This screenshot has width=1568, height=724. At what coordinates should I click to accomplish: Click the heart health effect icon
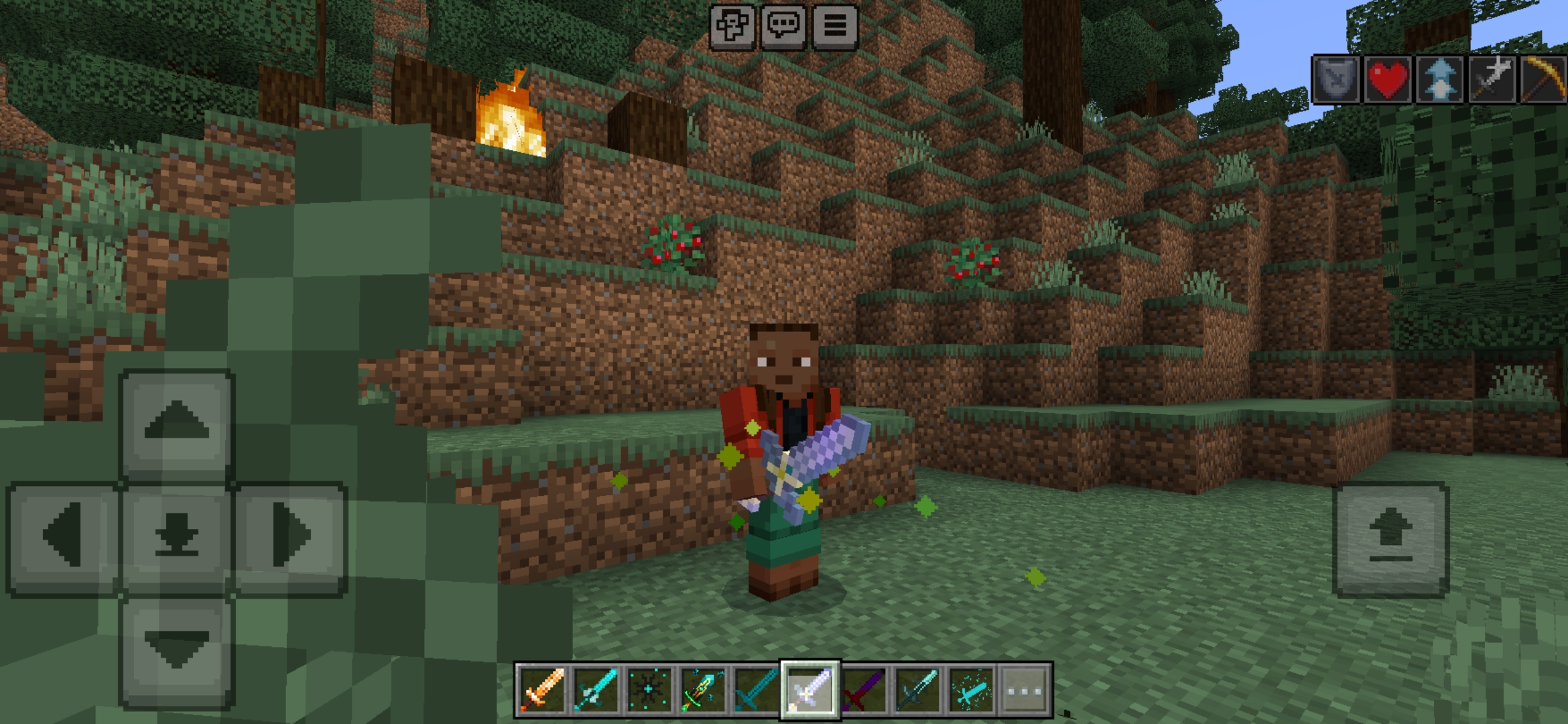point(1388,79)
